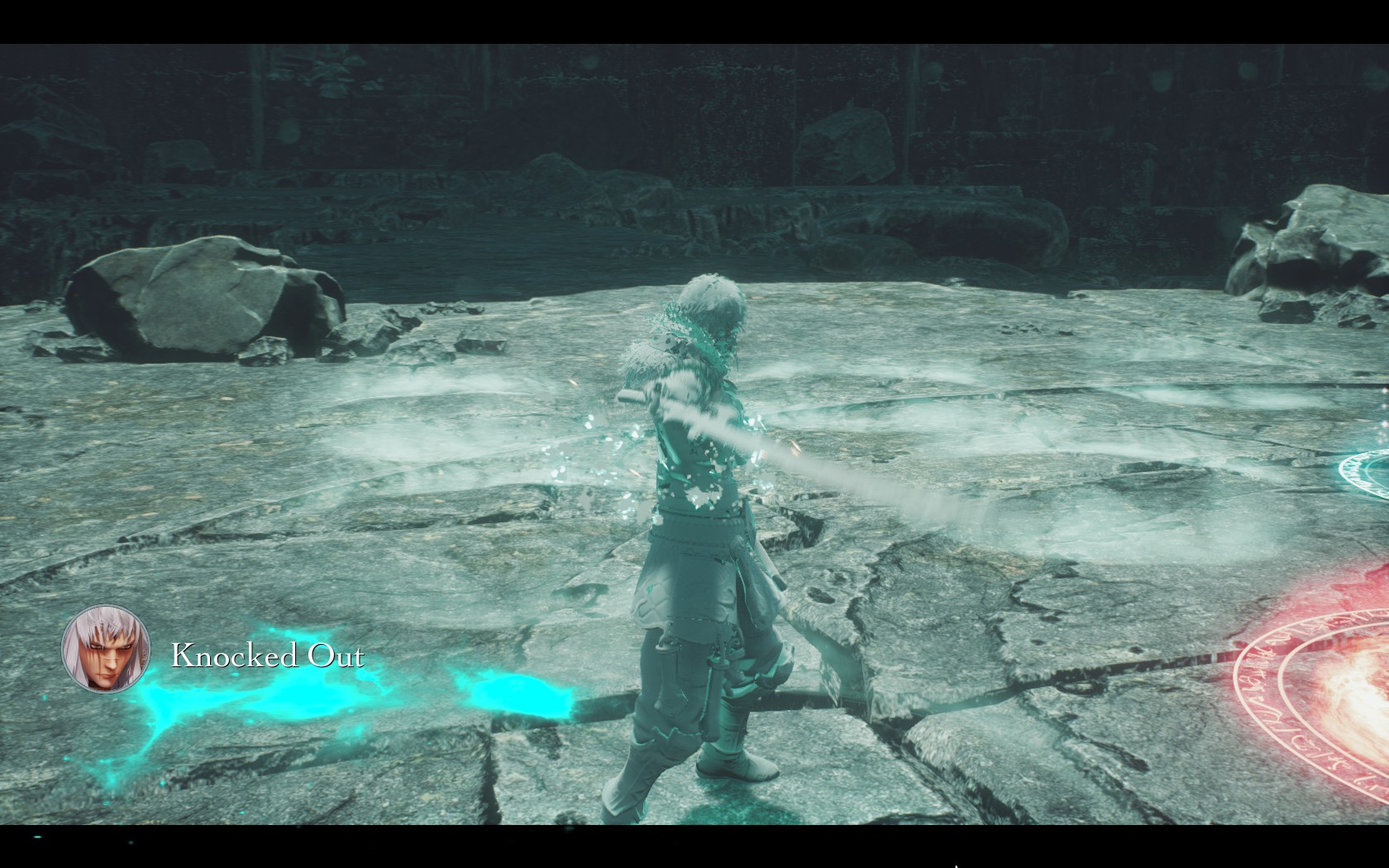Click the knocked-out character portrait
The width and height of the screenshot is (1389, 868).
(x=106, y=650)
